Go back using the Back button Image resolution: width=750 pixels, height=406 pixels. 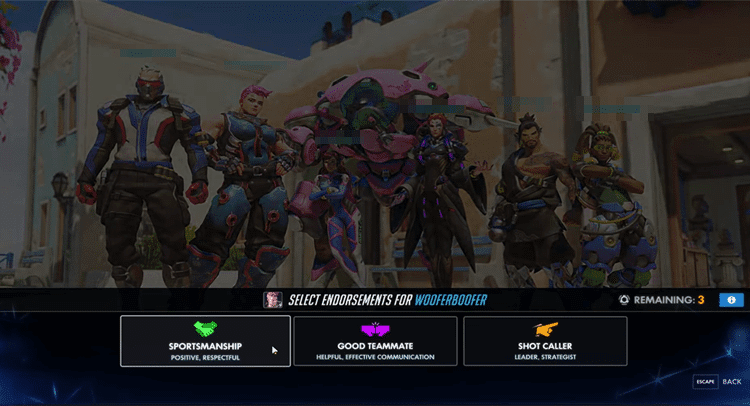[x=718, y=382]
